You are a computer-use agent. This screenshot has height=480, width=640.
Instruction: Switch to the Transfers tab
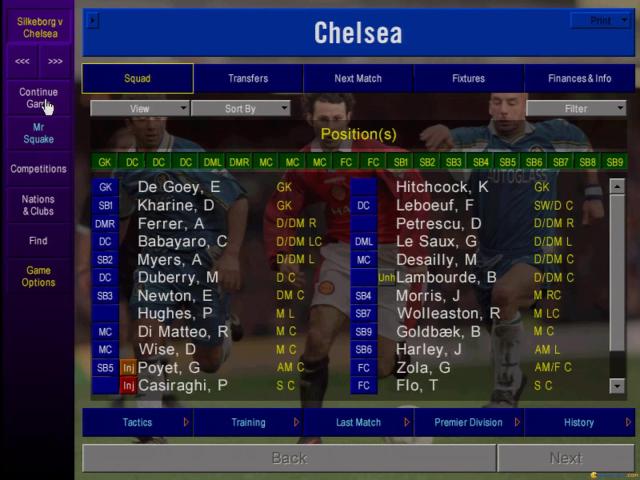(x=248, y=78)
